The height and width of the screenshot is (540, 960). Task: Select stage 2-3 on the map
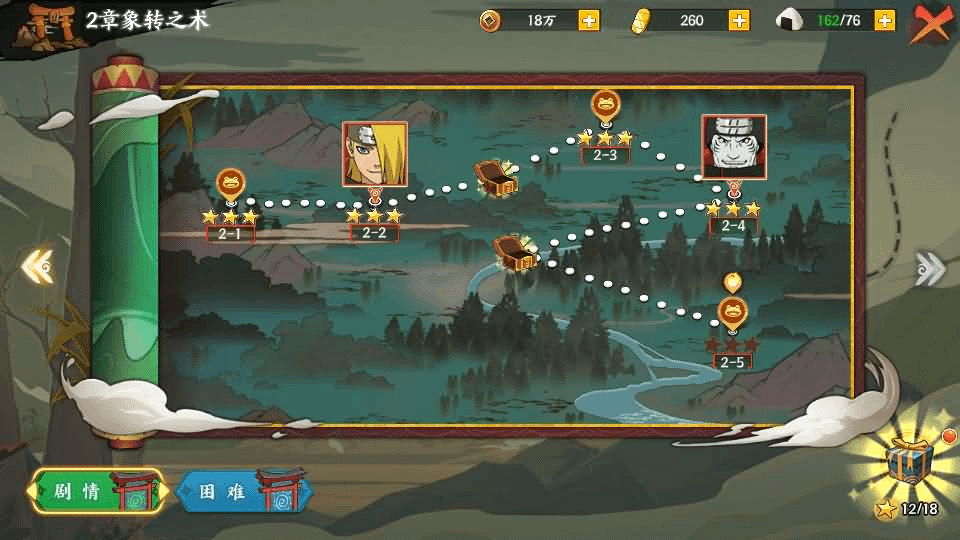(x=605, y=105)
